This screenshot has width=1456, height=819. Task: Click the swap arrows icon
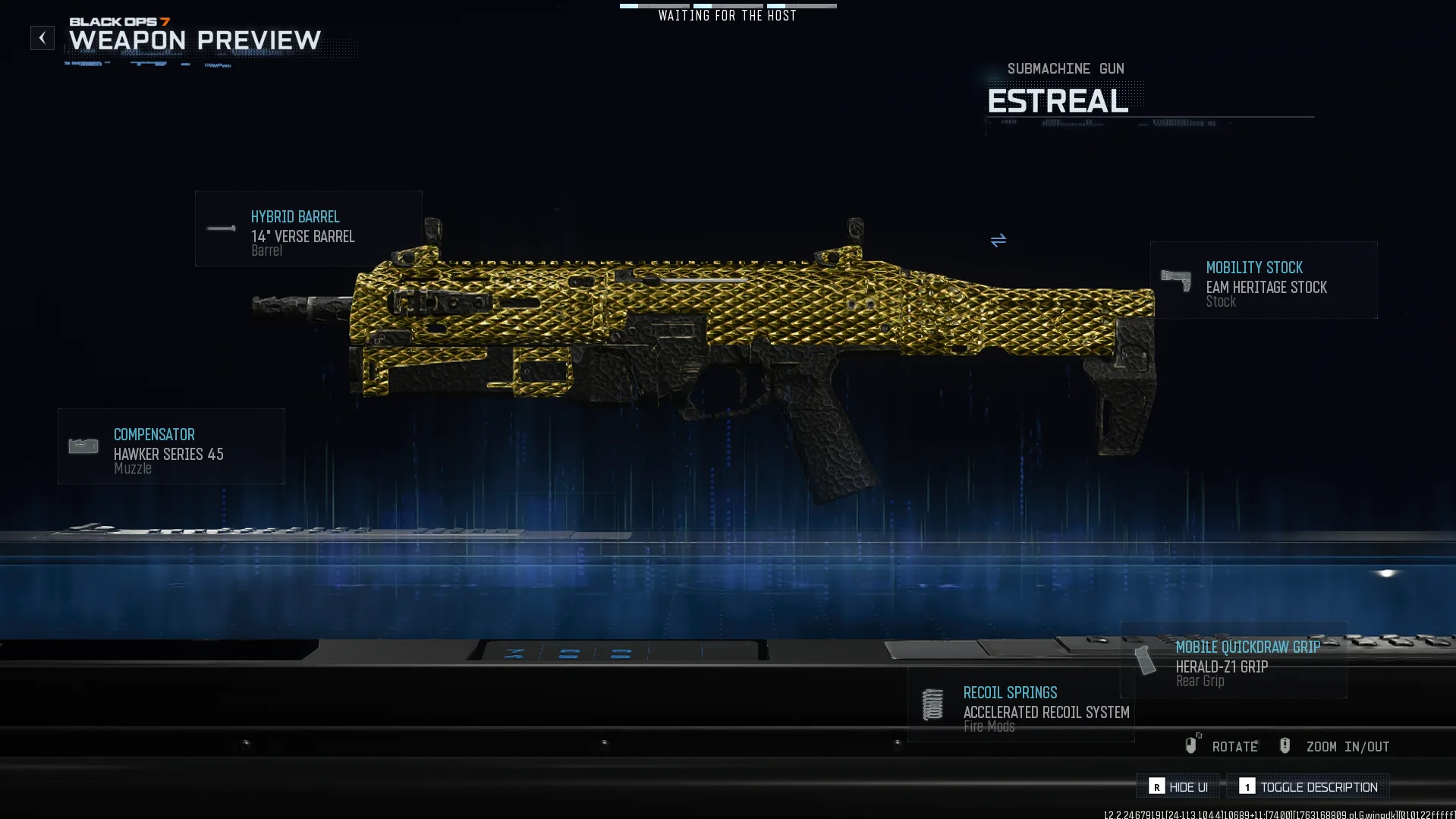click(998, 241)
